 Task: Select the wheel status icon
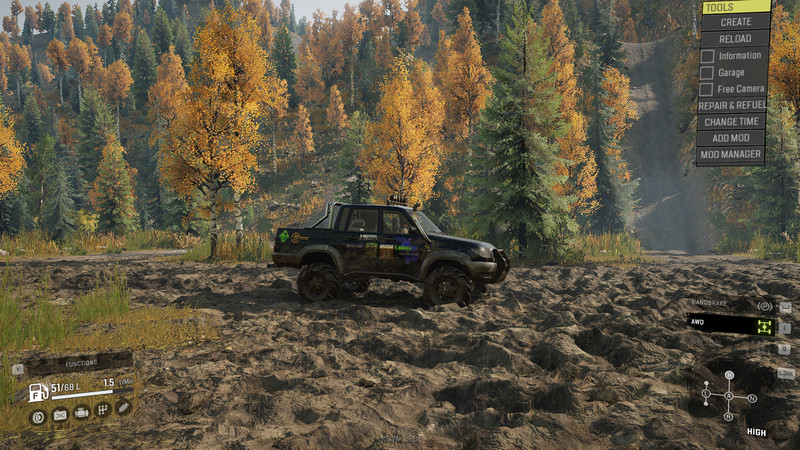pyautogui.click(x=39, y=416)
